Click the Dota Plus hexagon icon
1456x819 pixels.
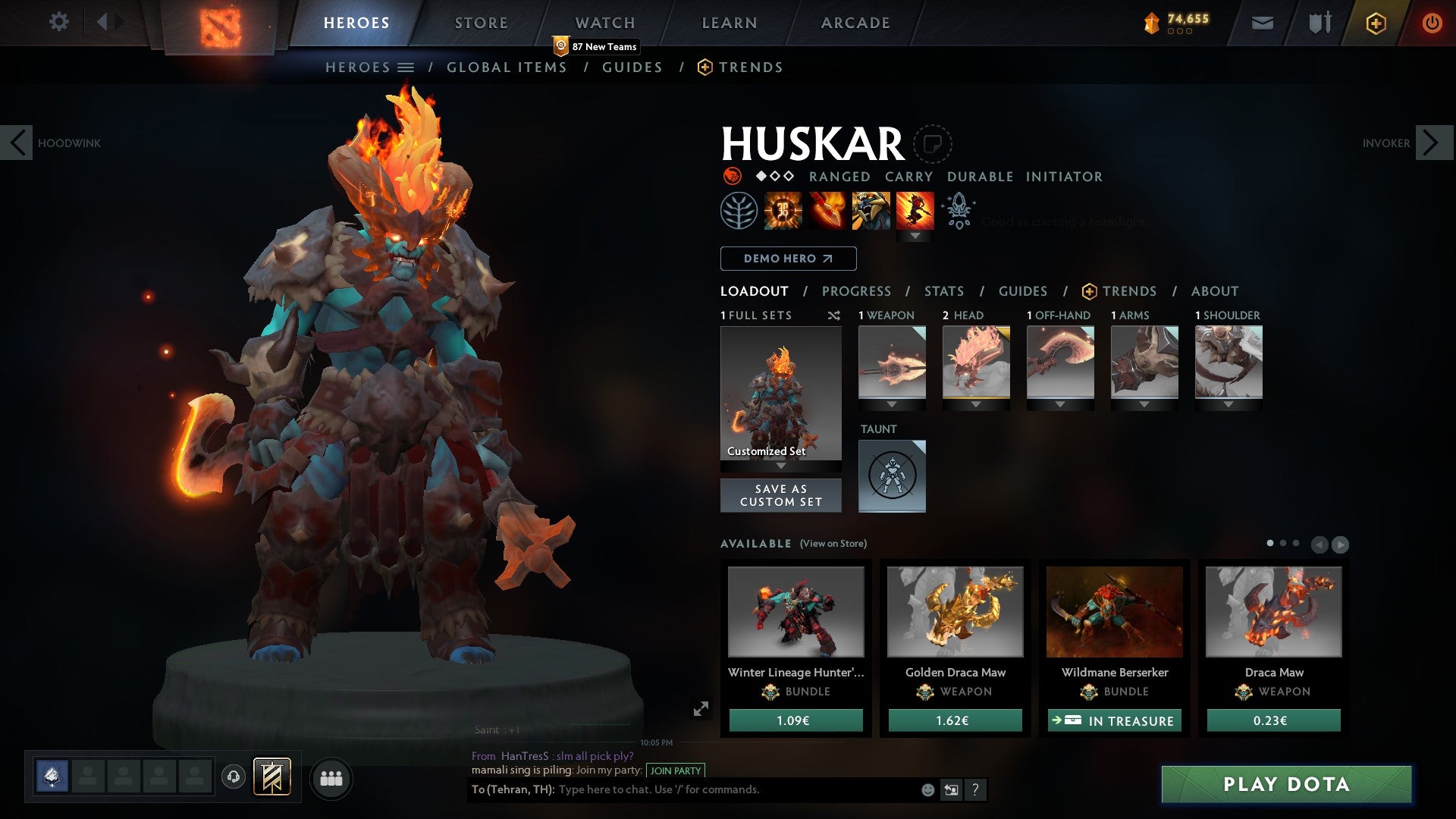point(1375,24)
